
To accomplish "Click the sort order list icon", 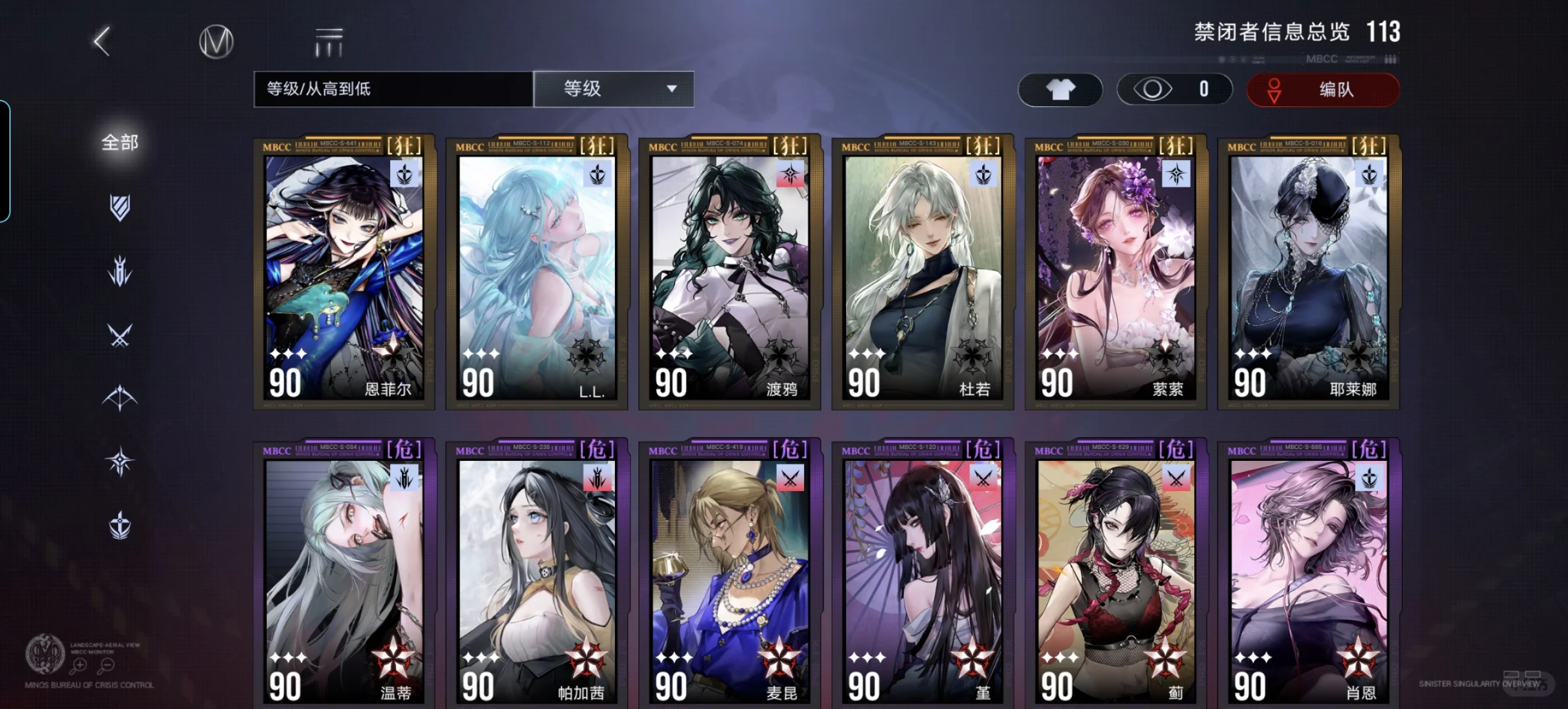I will tap(328, 42).
